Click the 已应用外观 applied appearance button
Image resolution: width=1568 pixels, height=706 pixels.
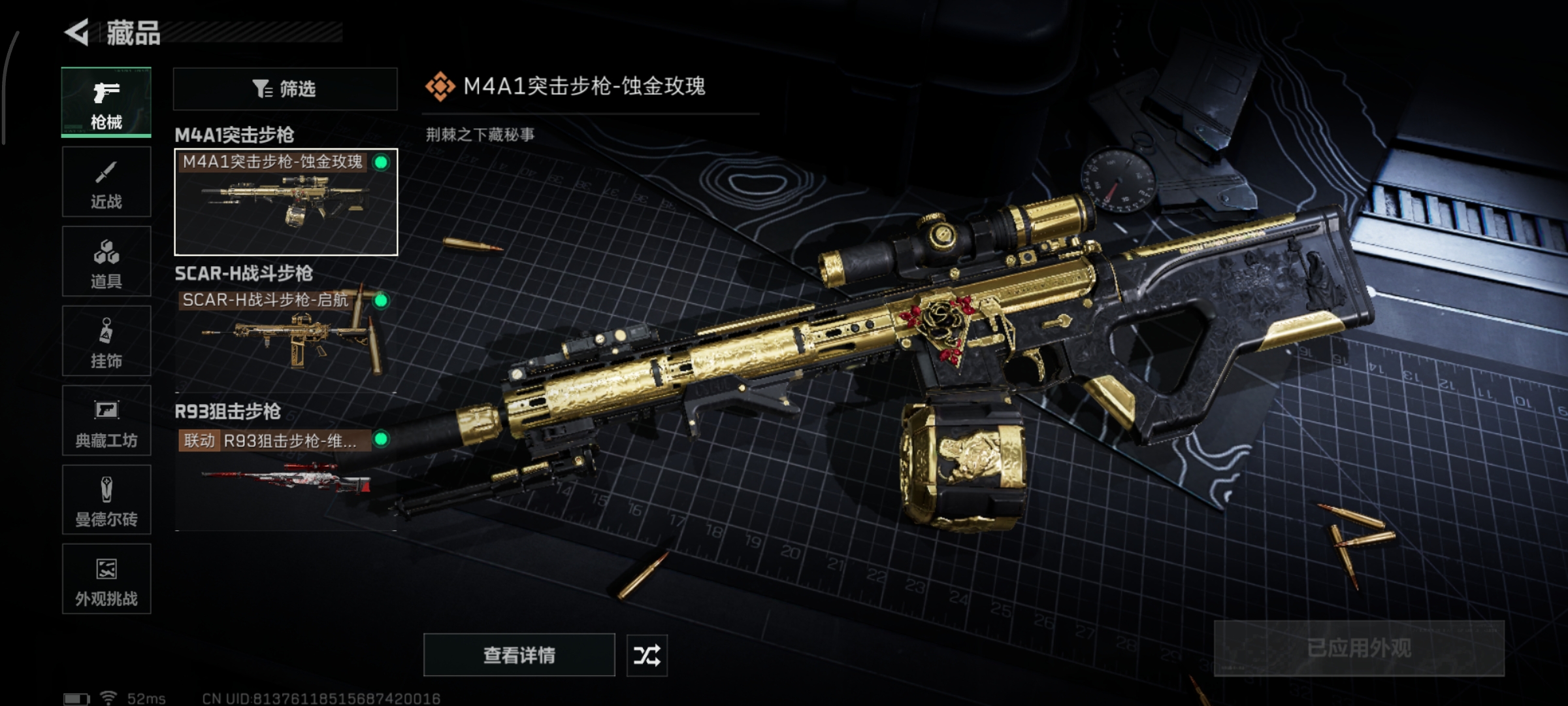click(x=1359, y=648)
